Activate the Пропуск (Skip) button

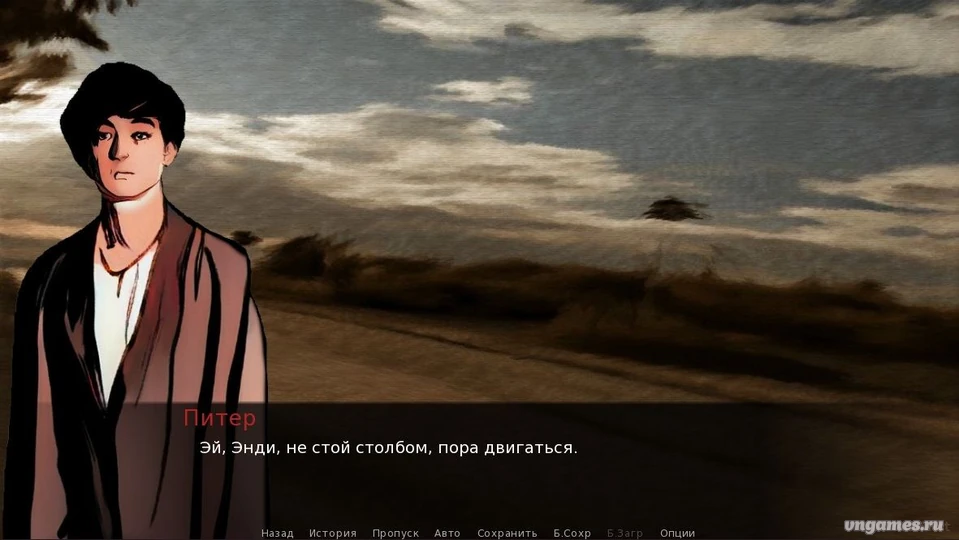395,533
